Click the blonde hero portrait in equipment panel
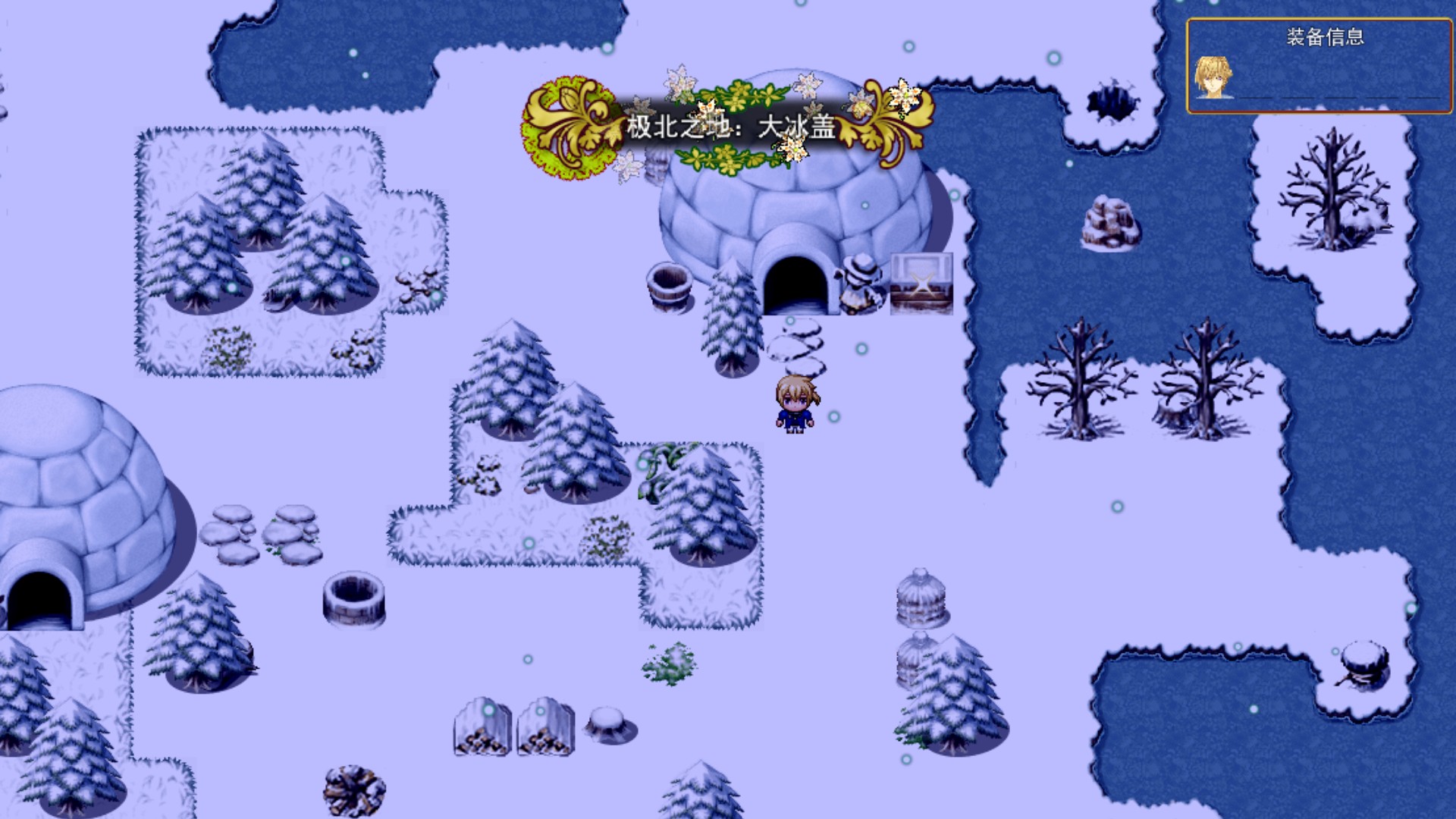This screenshot has height=819, width=1456. pos(1213,77)
